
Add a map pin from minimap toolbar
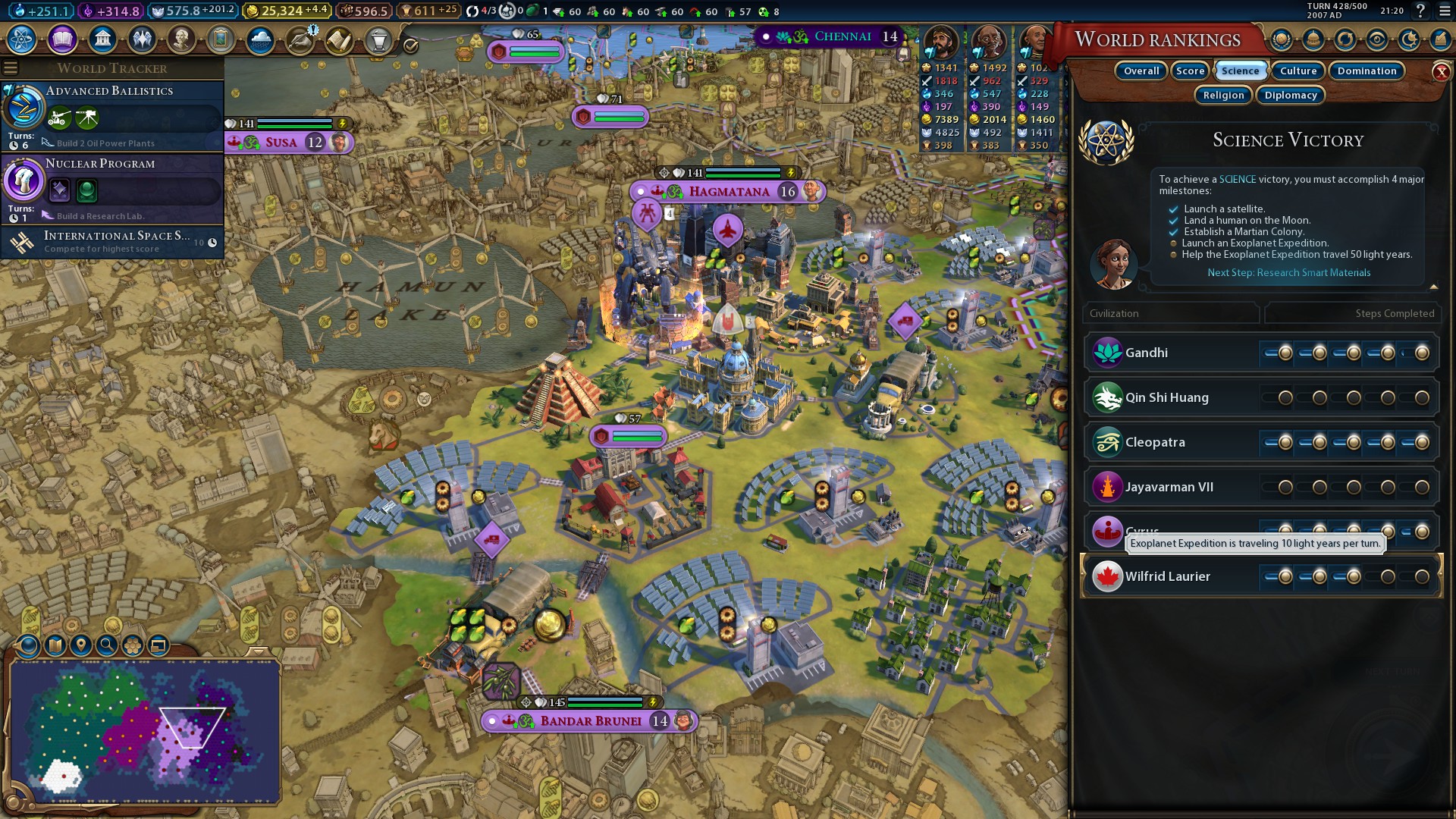click(80, 645)
